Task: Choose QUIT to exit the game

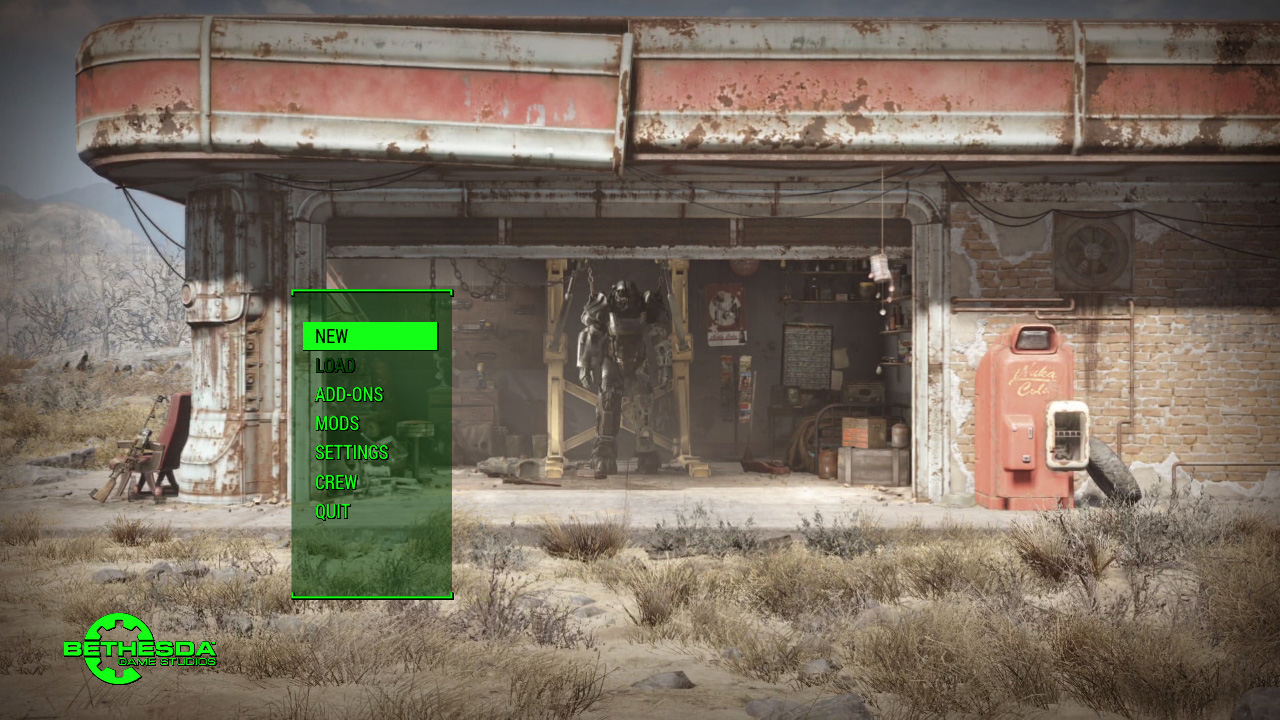Action: [x=333, y=511]
